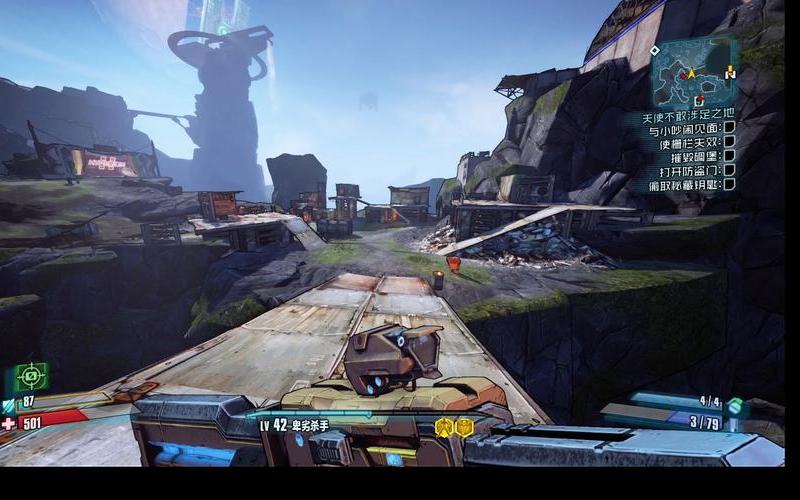
Task: Click the yellow player arrow on the minimap
Action: click(691, 73)
